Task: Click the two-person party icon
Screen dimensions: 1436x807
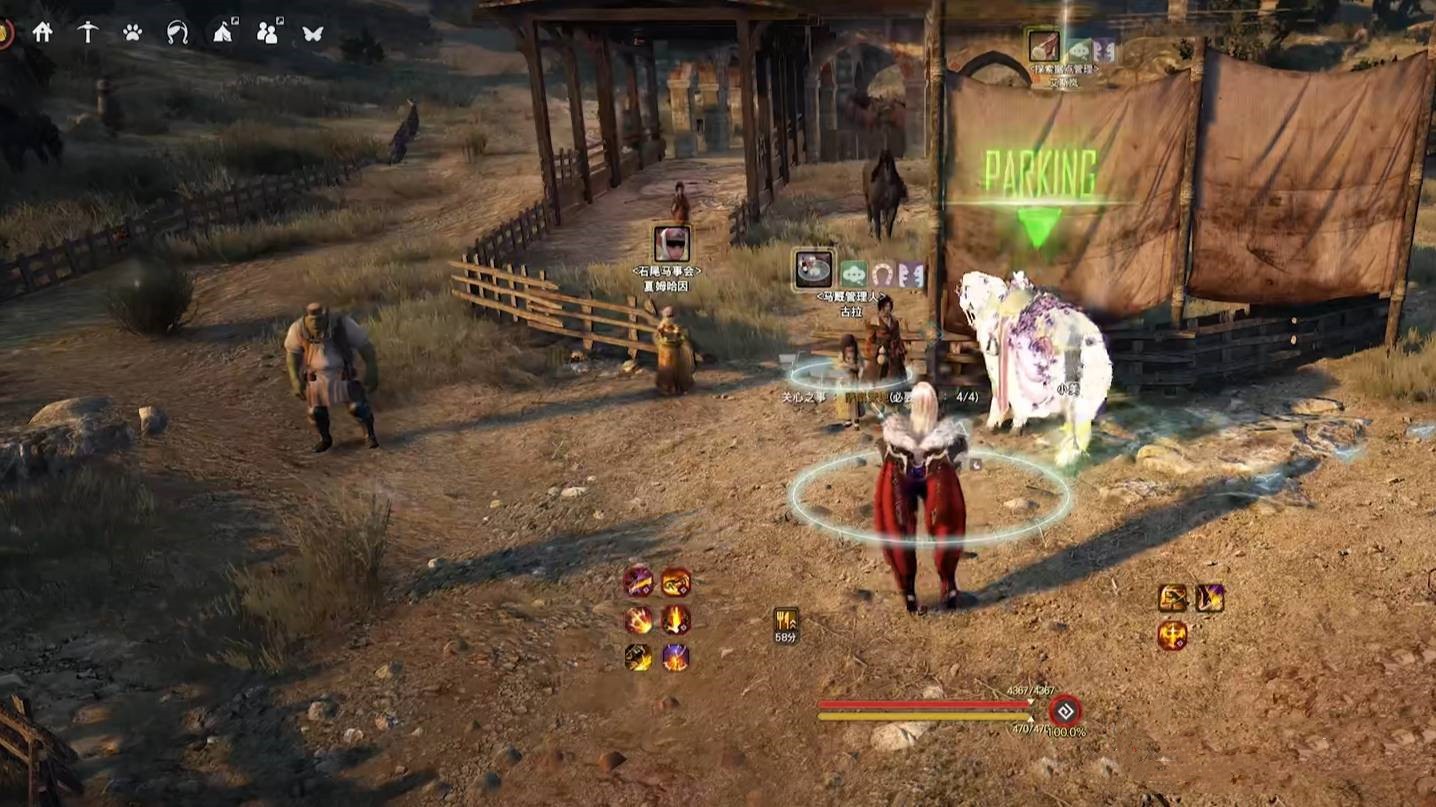Action: click(268, 32)
